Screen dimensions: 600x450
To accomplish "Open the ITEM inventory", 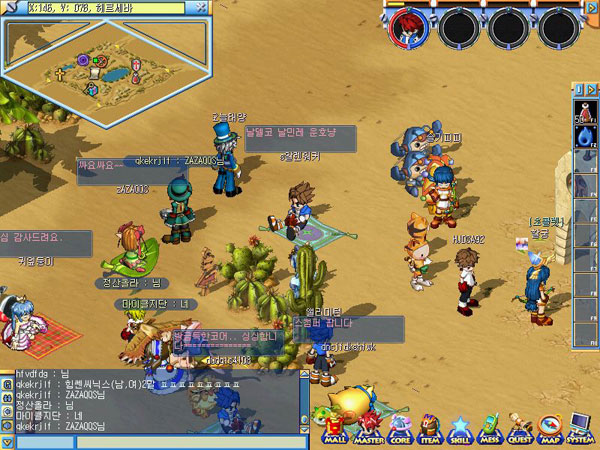I will click(x=432, y=427).
